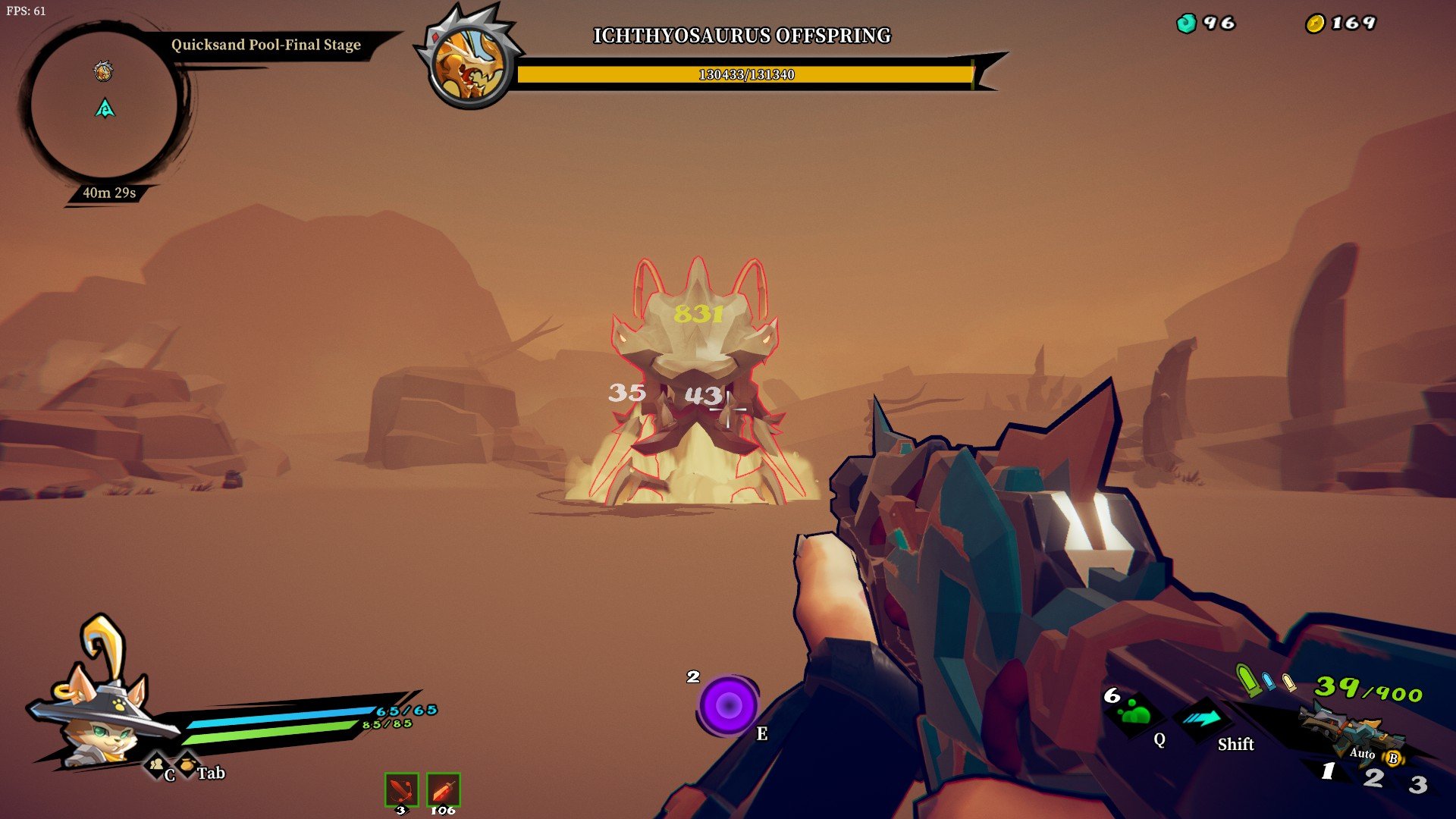The width and height of the screenshot is (1456, 819).
Task: Click the Quicksand Pool-Final Stage banner
Action: (x=265, y=44)
